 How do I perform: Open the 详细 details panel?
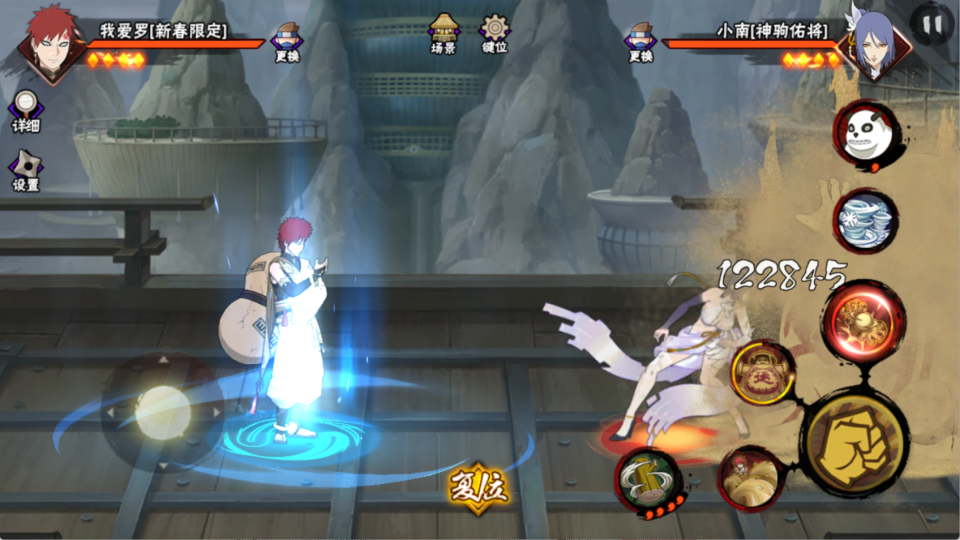[26, 111]
